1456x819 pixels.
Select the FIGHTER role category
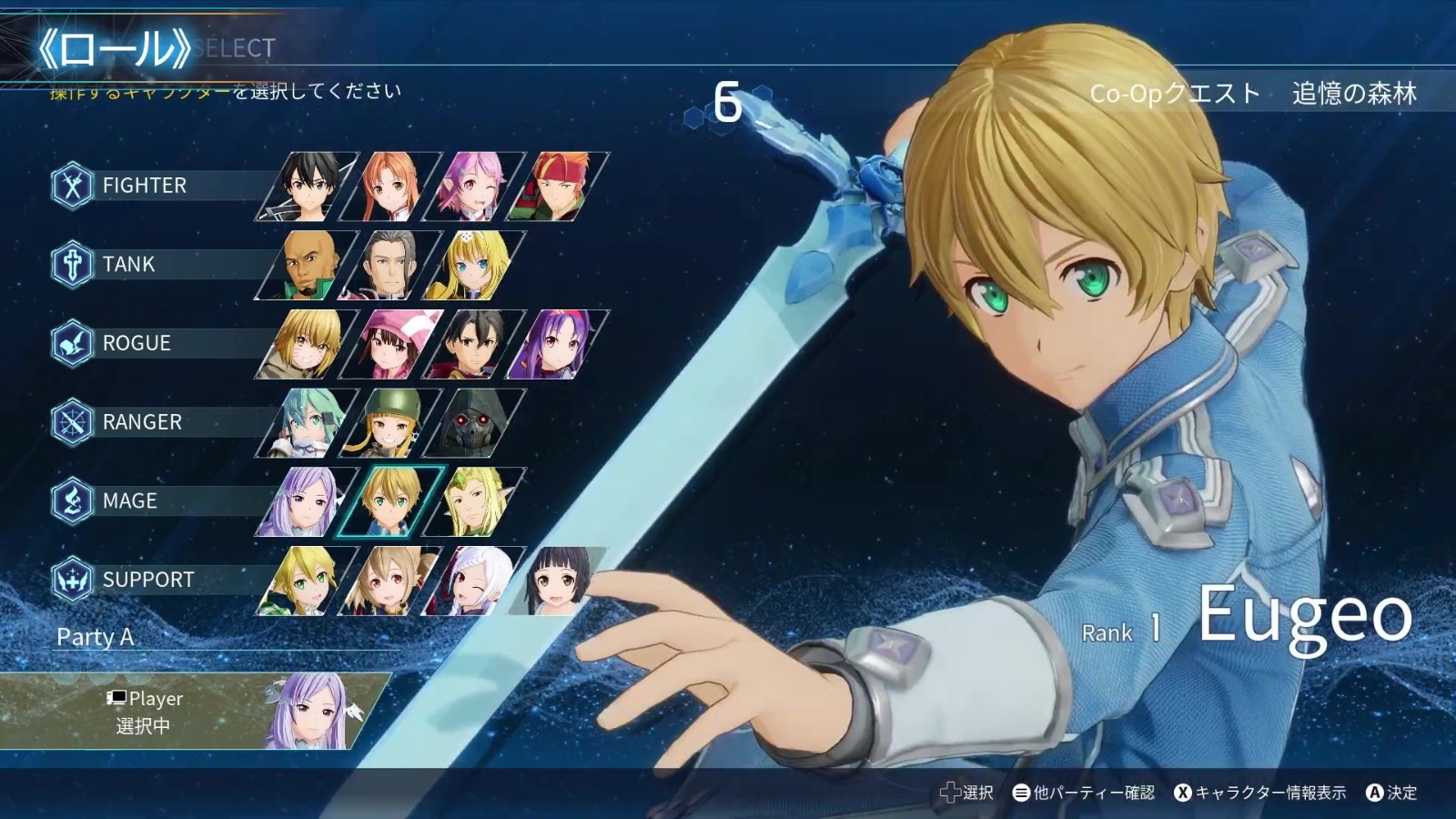pos(144,186)
